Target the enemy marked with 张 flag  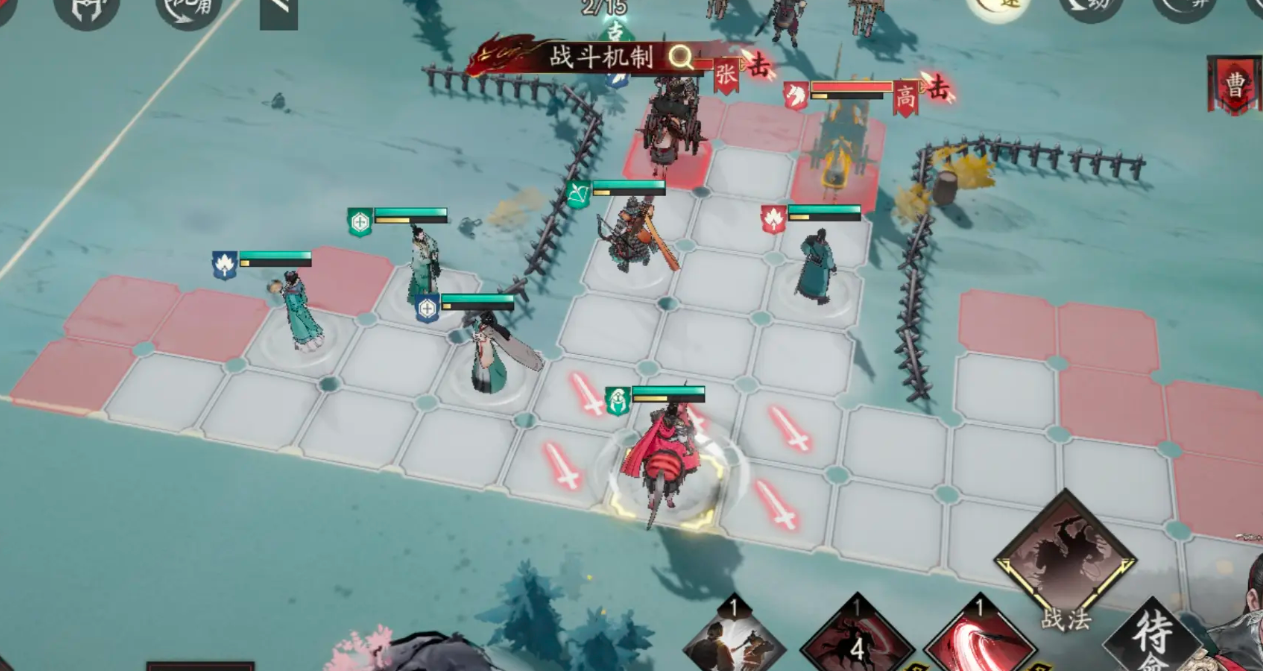click(x=670, y=125)
